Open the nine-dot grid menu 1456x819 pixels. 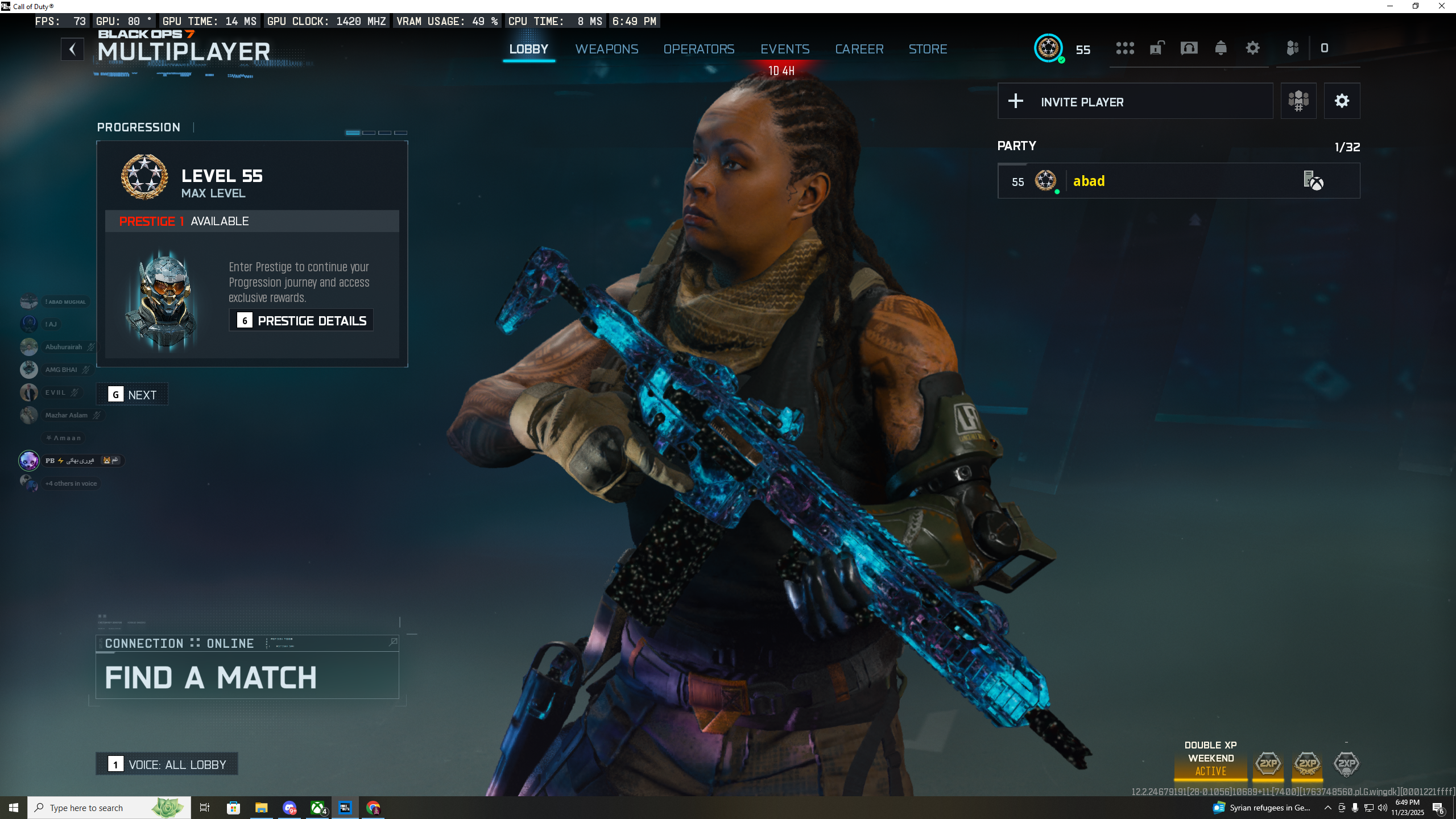1124,48
